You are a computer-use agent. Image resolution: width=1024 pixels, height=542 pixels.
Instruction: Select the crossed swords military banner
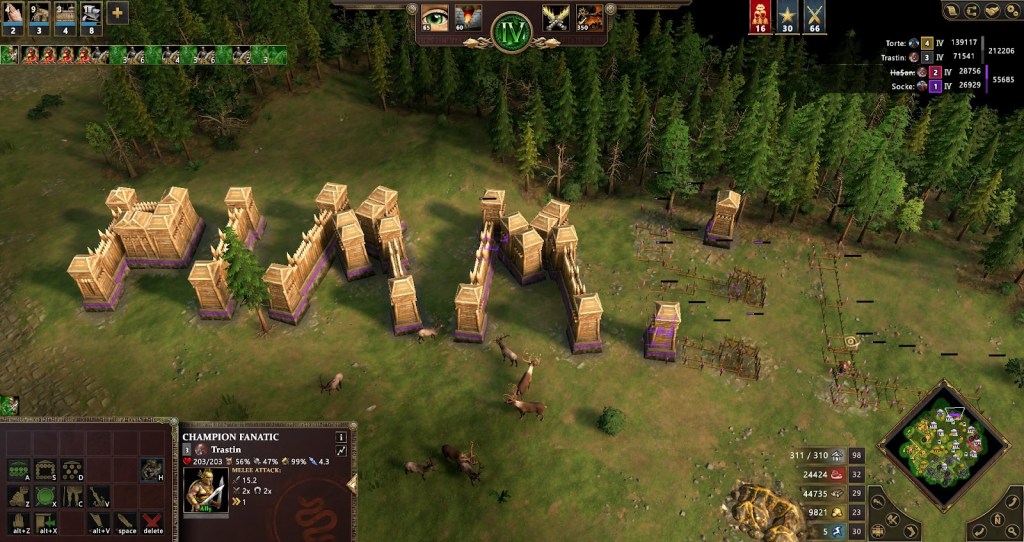click(x=815, y=17)
